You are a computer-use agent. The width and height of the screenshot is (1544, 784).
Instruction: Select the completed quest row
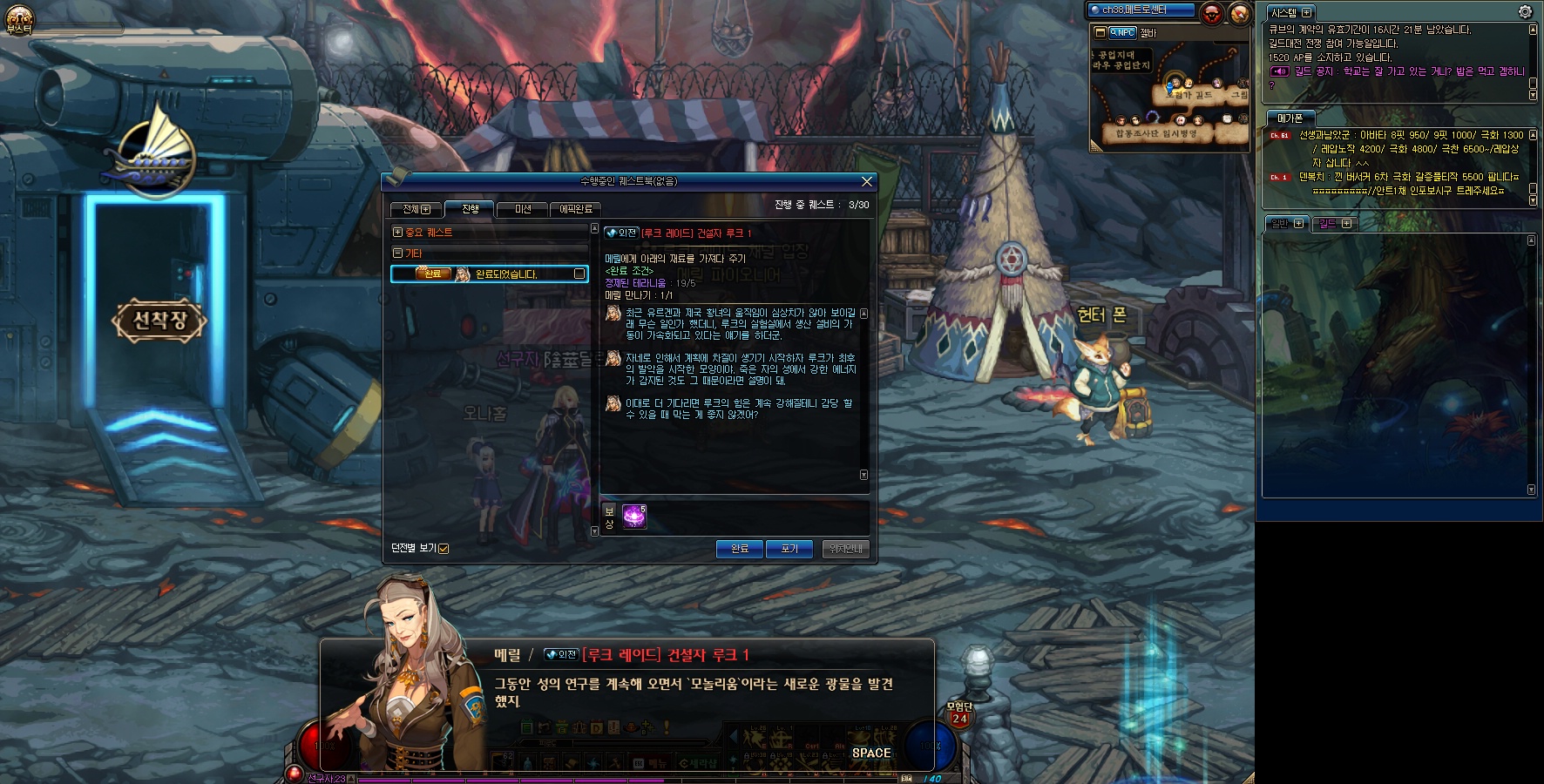pyautogui.click(x=490, y=274)
